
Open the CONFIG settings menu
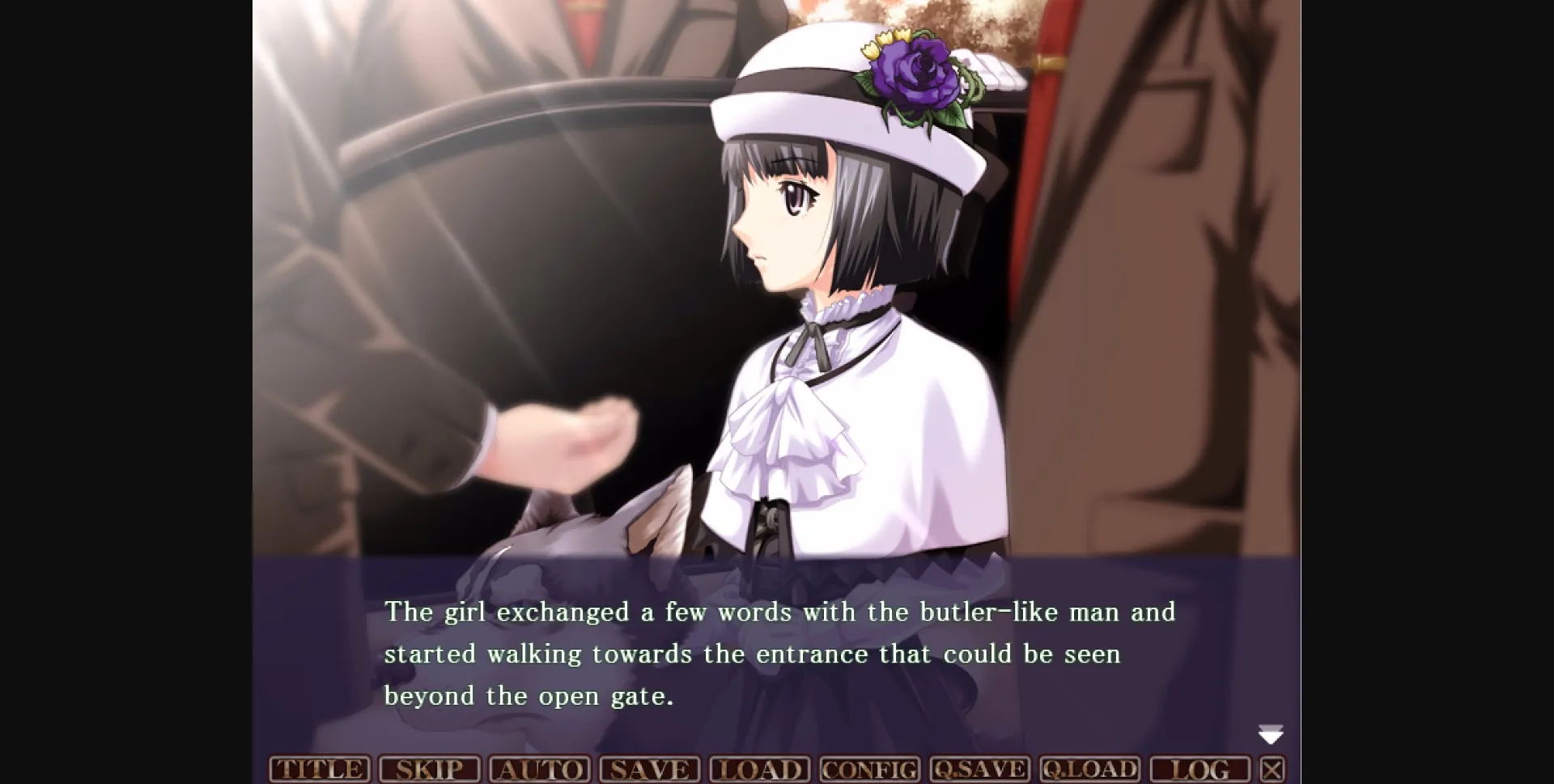[869, 769]
